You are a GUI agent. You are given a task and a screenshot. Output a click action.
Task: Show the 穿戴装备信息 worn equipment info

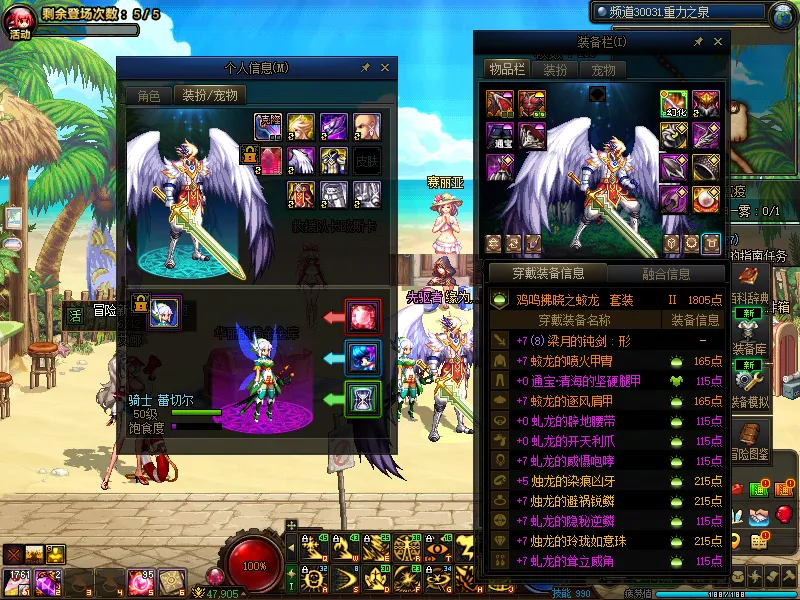(x=546, y=273)
